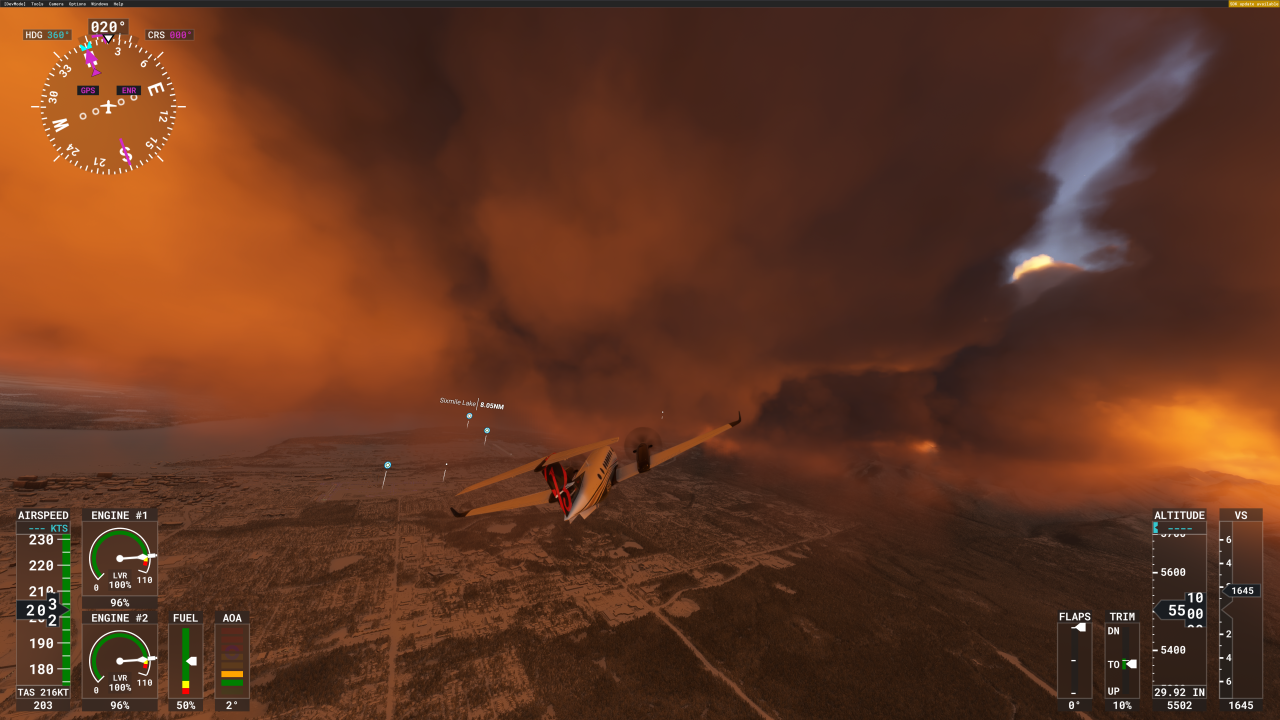Open the Options menu
This screenshot has width=1280, height=720.
click(x=77, y=4)
